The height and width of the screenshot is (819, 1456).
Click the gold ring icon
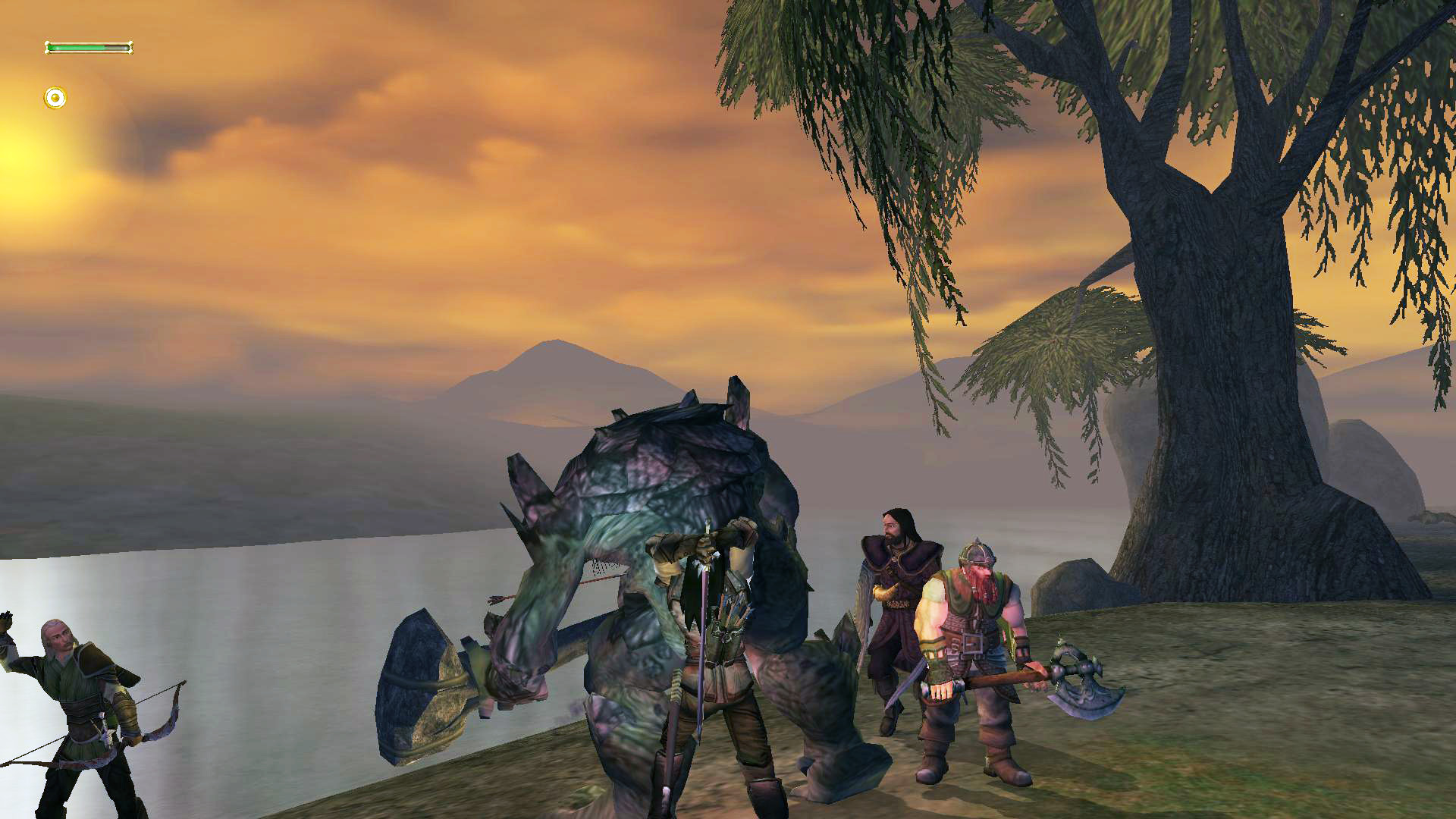55,98
